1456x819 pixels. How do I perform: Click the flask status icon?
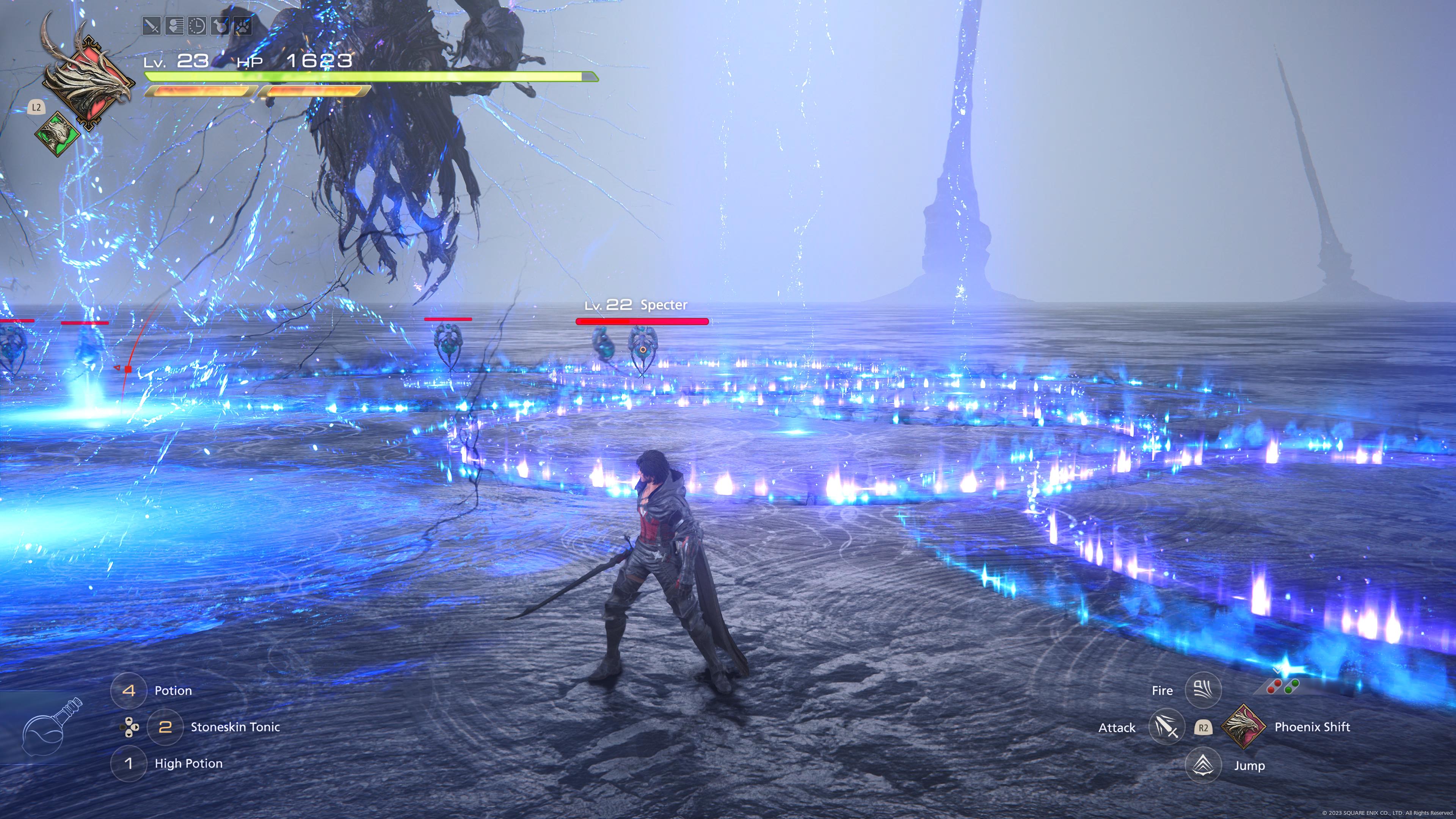(x=219, y=26)
